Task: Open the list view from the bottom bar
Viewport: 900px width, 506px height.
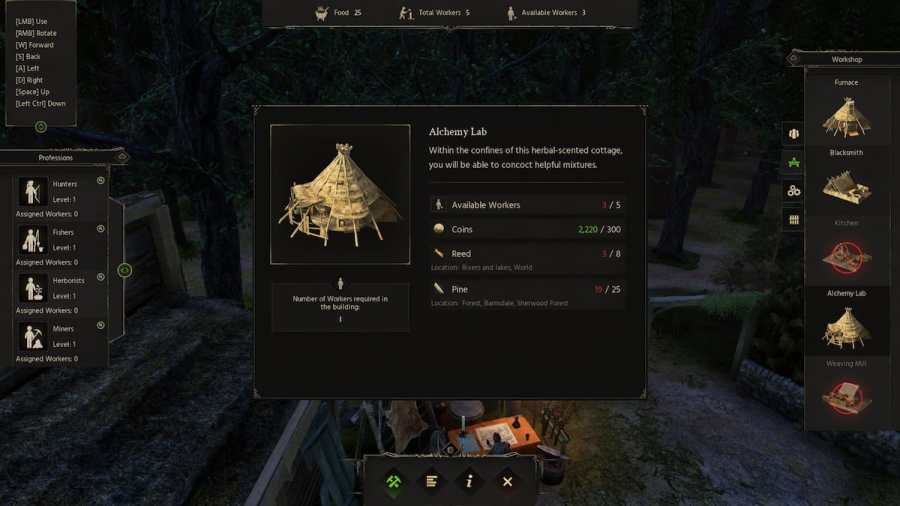Action: pyautogui.click(x=432, y=481)
